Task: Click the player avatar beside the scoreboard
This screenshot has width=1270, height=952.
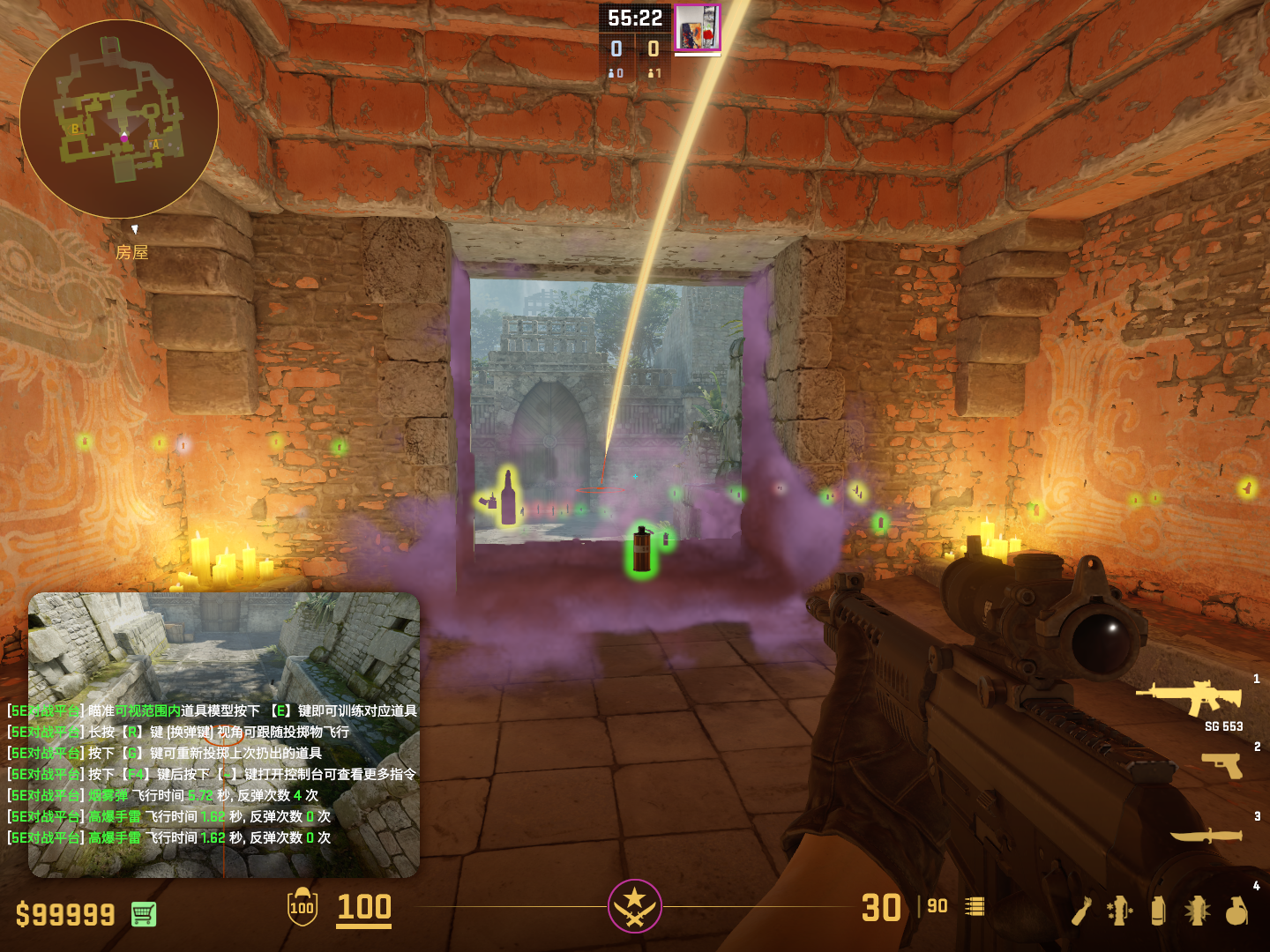Action: tap(698, 27)
